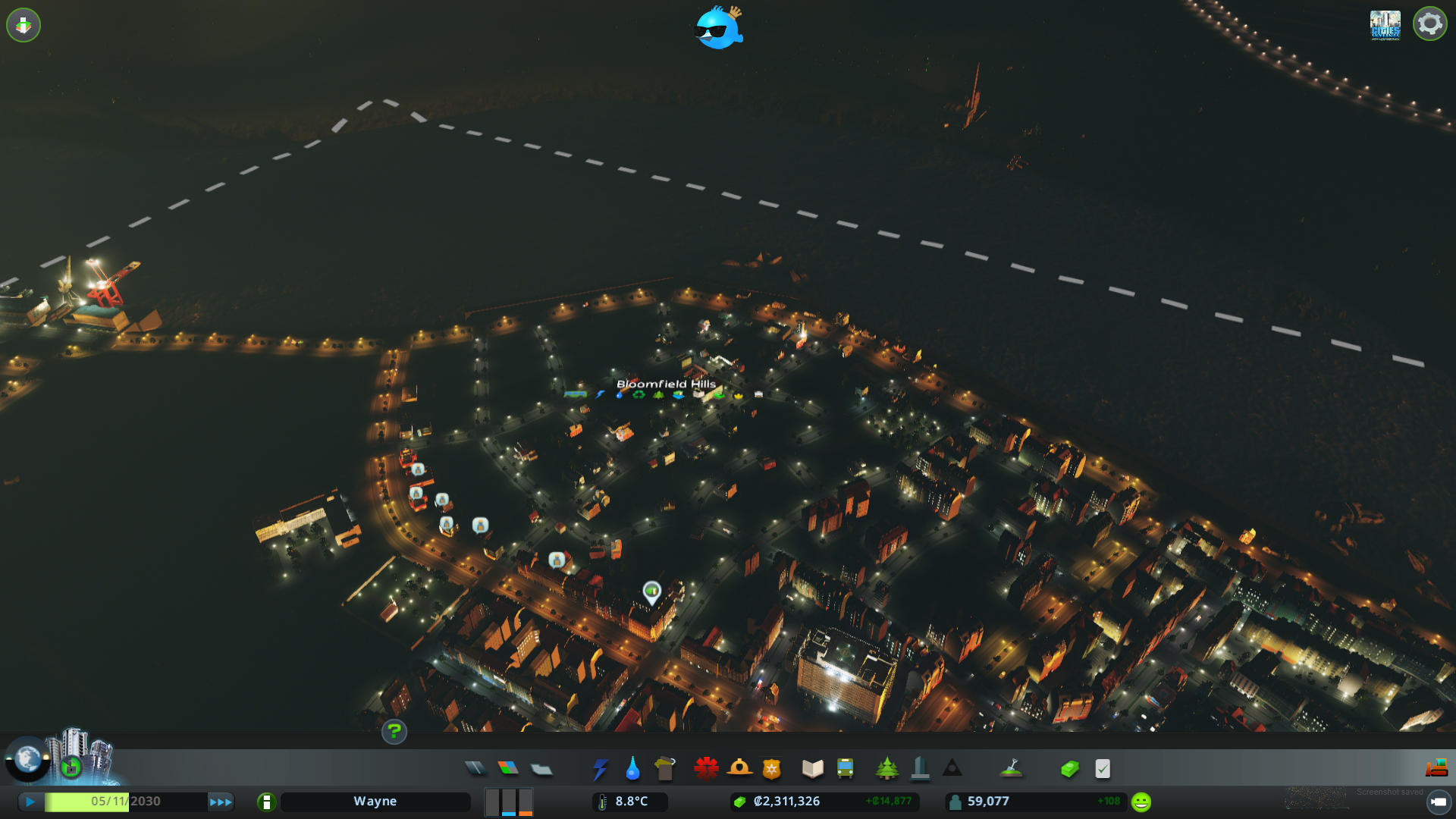Open the Healthcare services menu
This screenshot has width=1456, height=819.
pyautogui.click(x=705, y=768)
